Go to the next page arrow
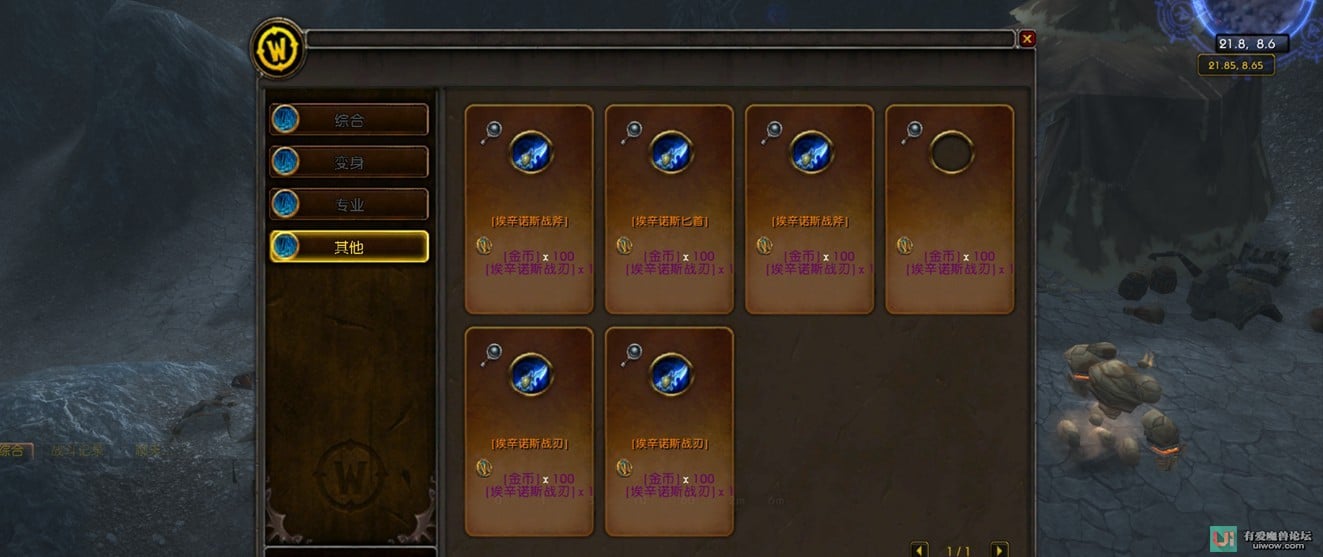Viewport: 1323px width, 557px height. pyautogui.click(x=998, y=550)
